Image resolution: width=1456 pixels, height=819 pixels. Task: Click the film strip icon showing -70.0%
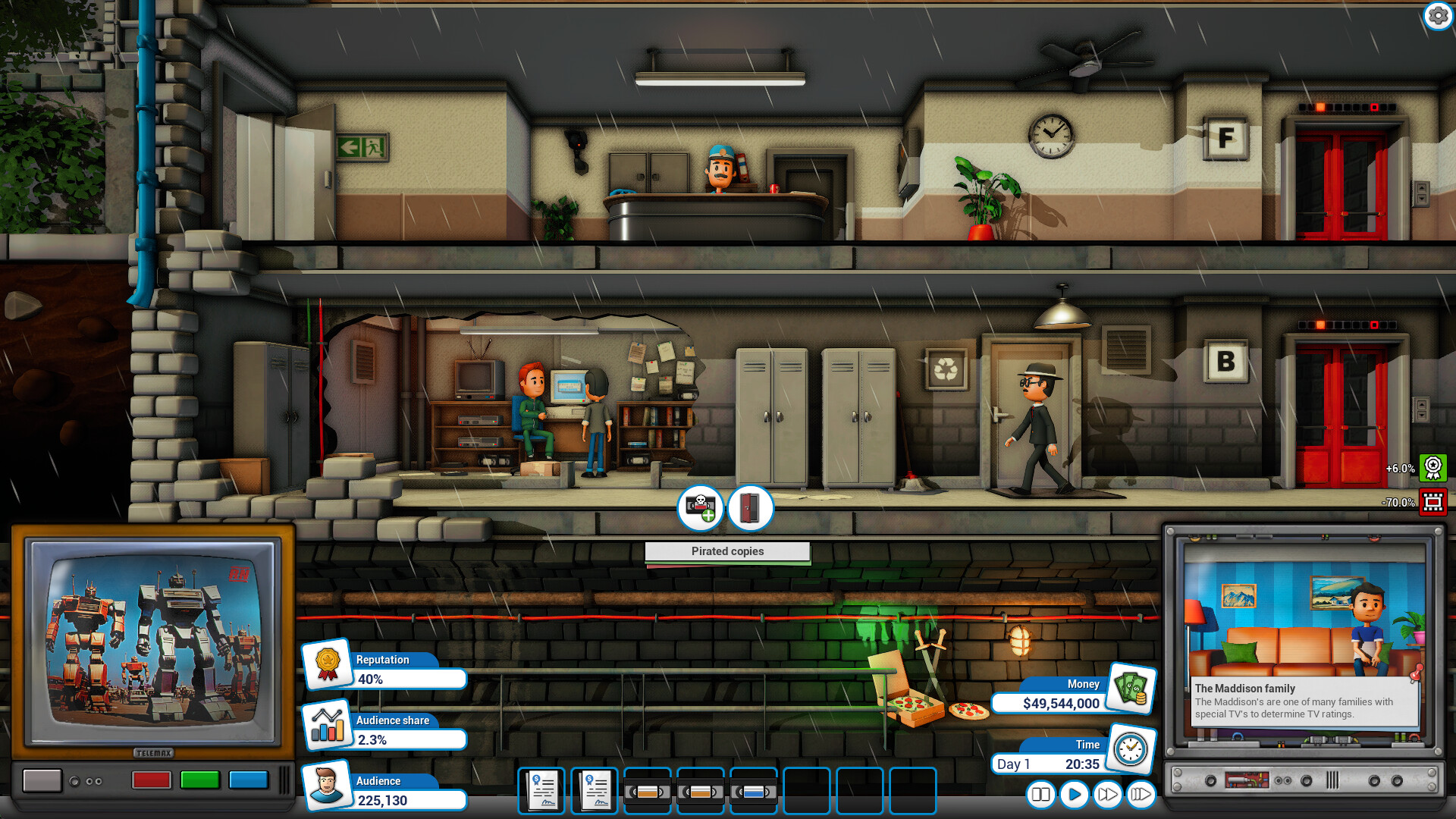coord(1432,501)
